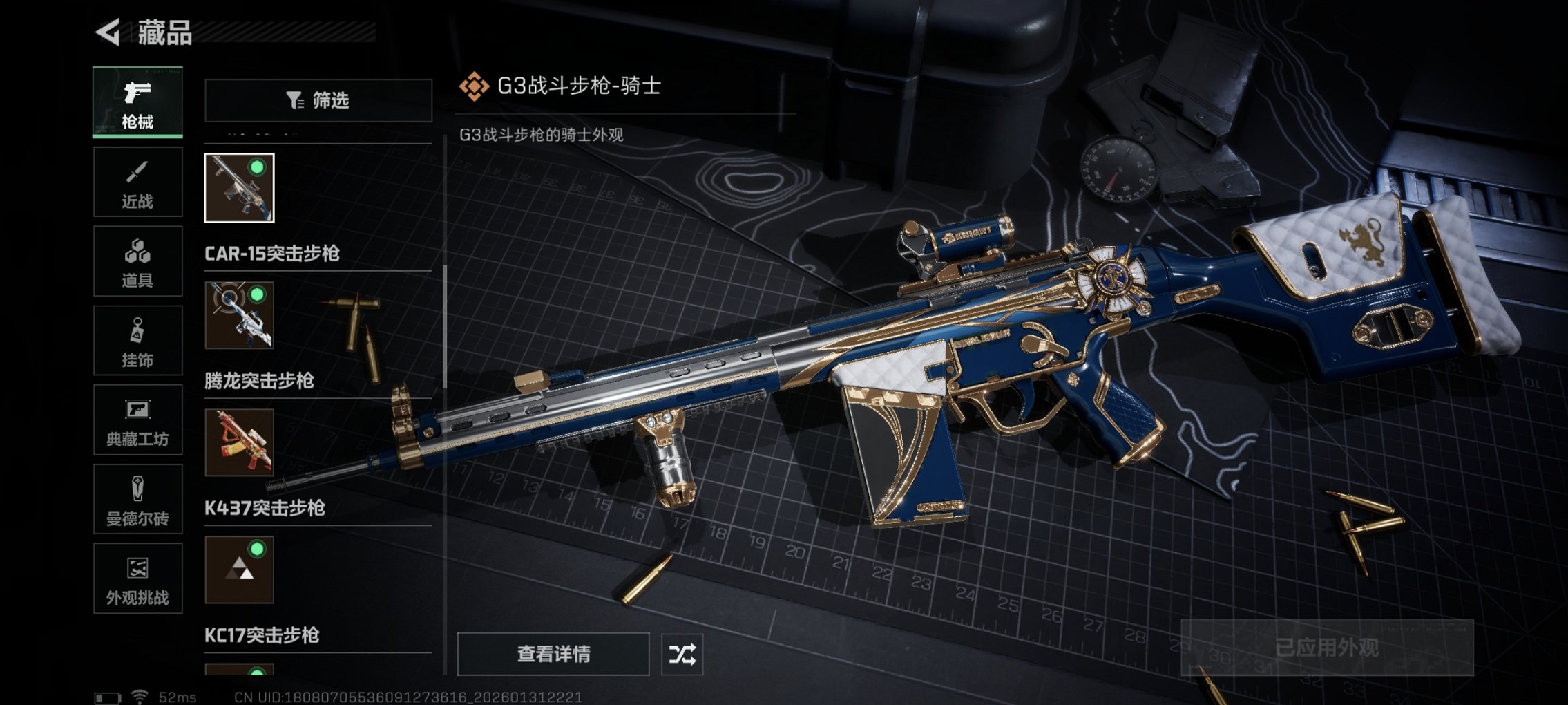The width and height of the screenshot is (1568, 705).
Task: Open the 筛选 filter options
Action: coord(318,101)
